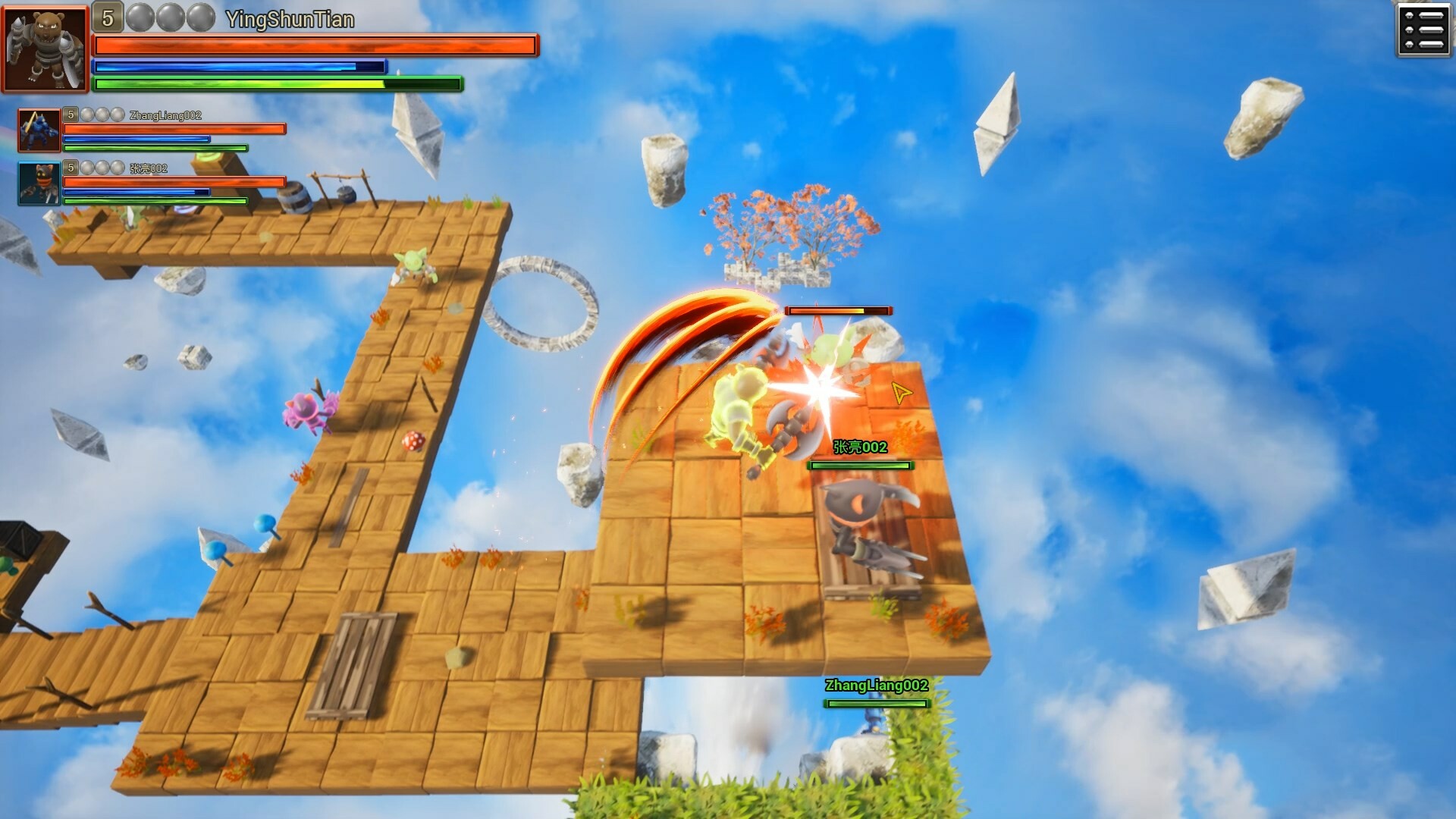The height and width of the screenshot is (819, 1456).
Task: Toggle the second skill orb on ZhangLiang002's bar
Action: click(x=101, y=114)
